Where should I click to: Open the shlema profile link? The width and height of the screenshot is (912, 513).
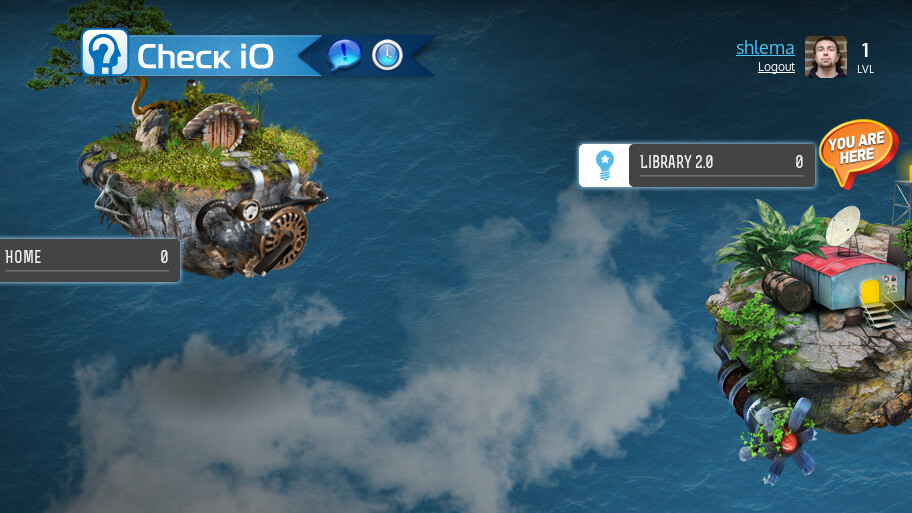(x=765, y=48)
